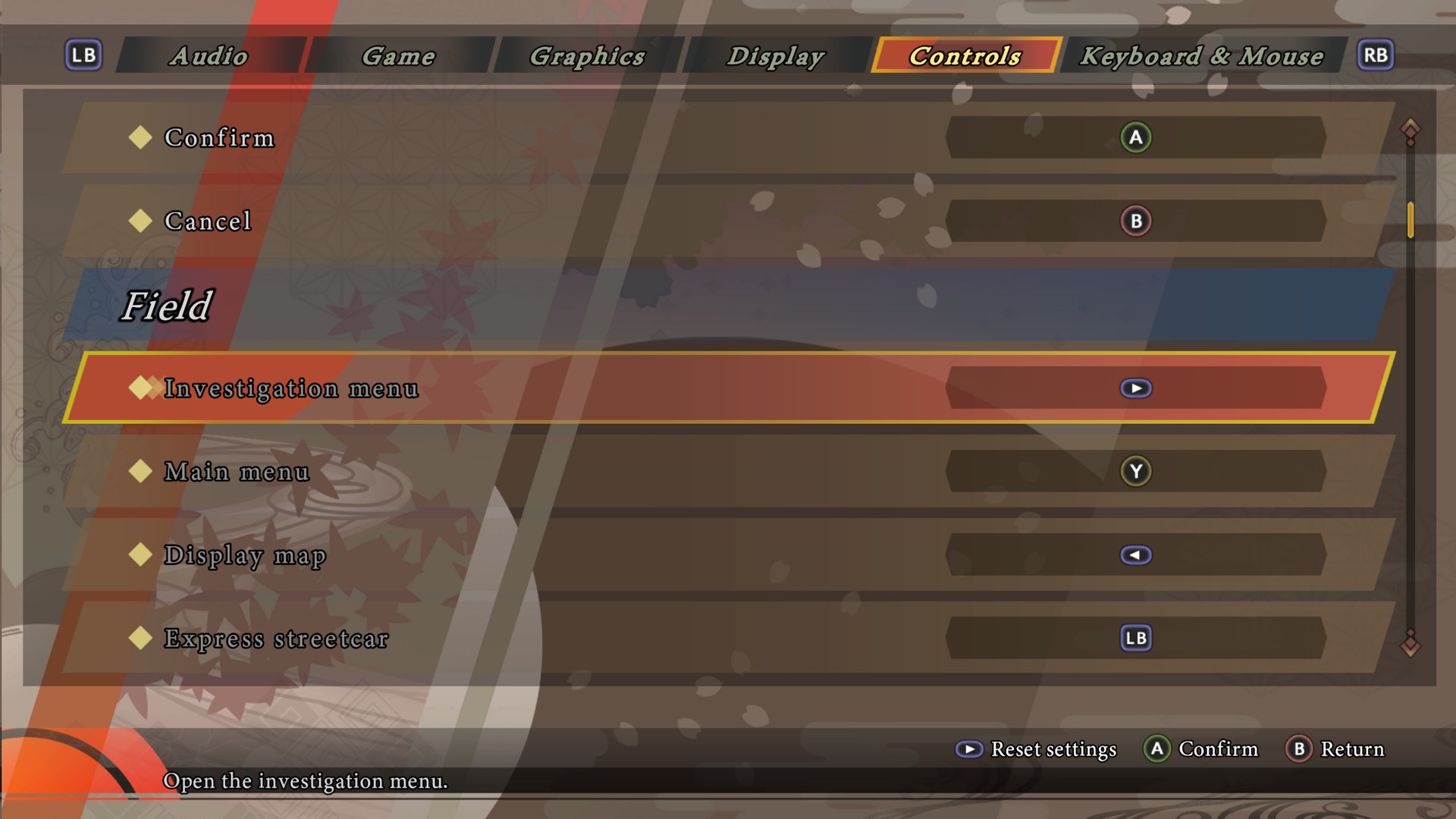Expand the Field controls section header
Screen dimensions: 1456x819
[168, 306]
